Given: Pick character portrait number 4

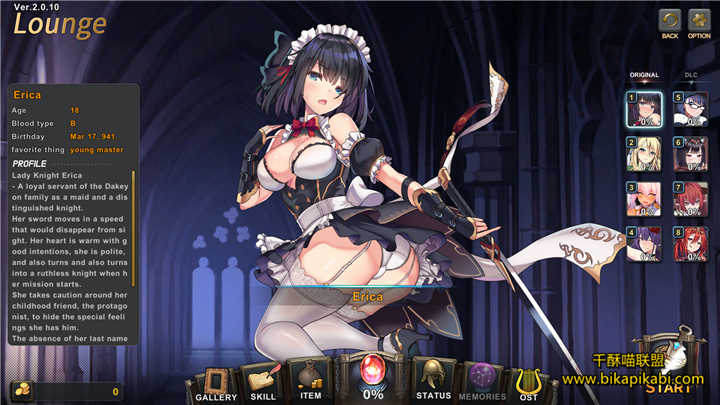Looking at the screenshot, I should point(643,245).
